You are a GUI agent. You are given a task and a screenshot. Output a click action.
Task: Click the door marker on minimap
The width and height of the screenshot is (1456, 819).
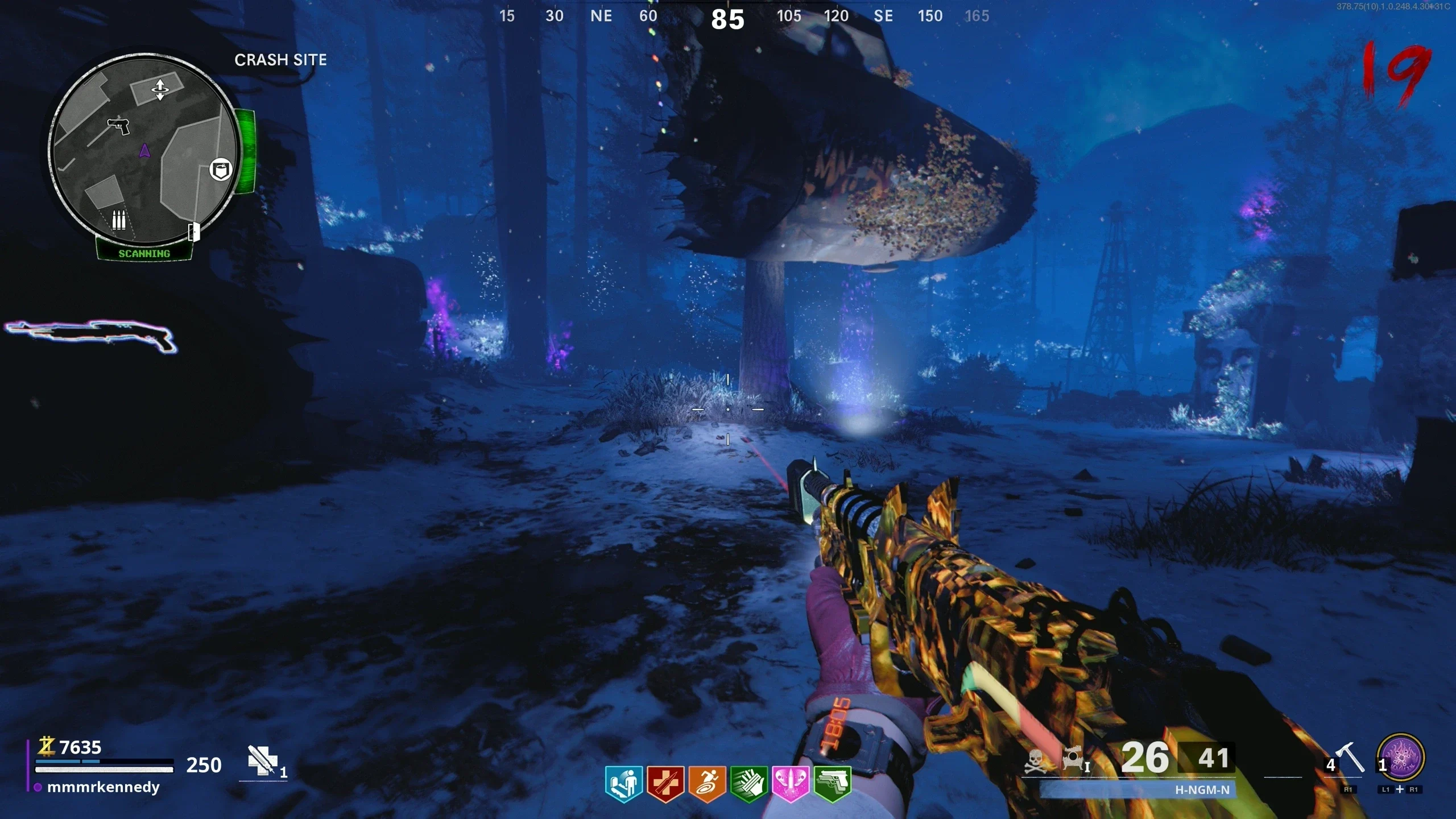point(194,231)
